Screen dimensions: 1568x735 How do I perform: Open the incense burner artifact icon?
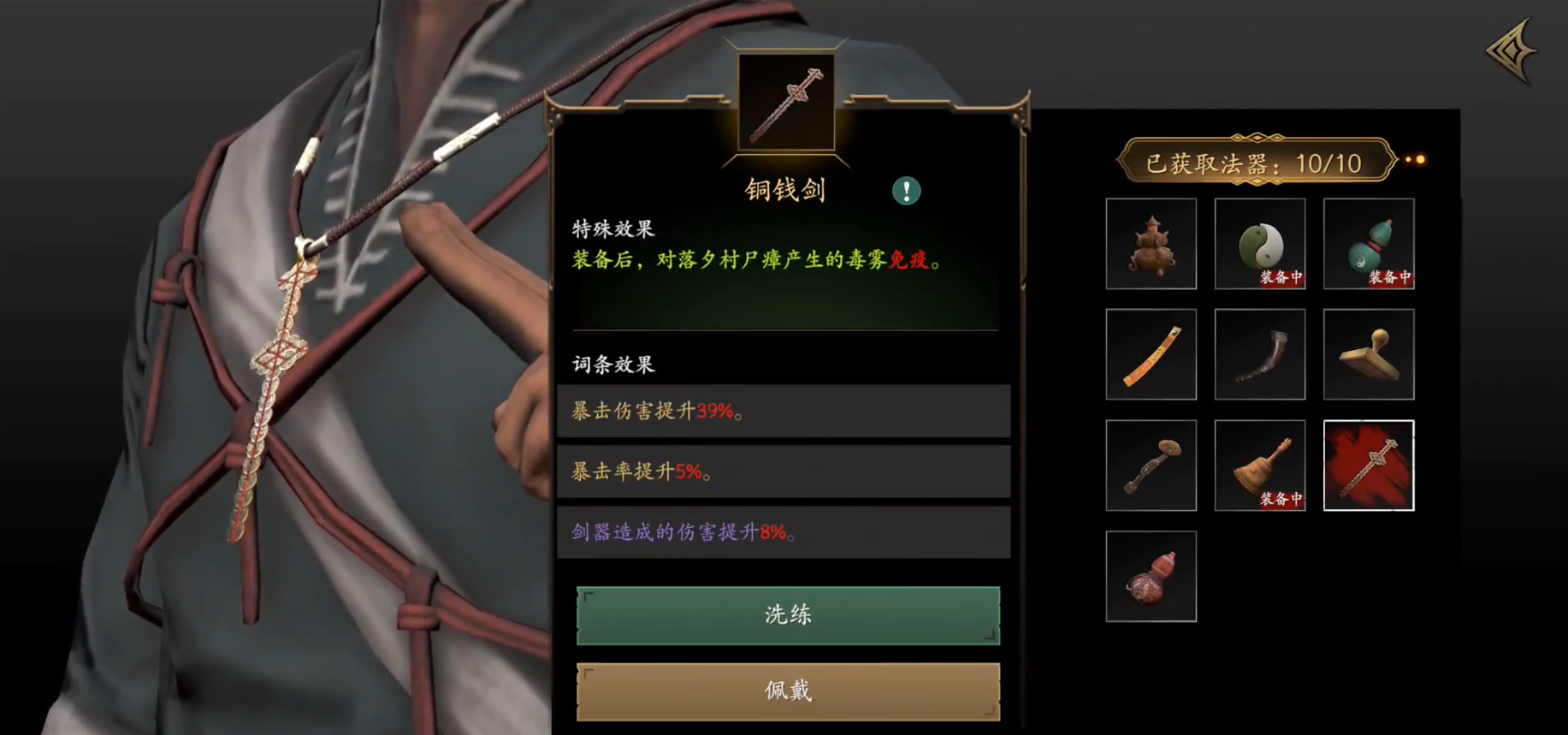point(1151,244)
